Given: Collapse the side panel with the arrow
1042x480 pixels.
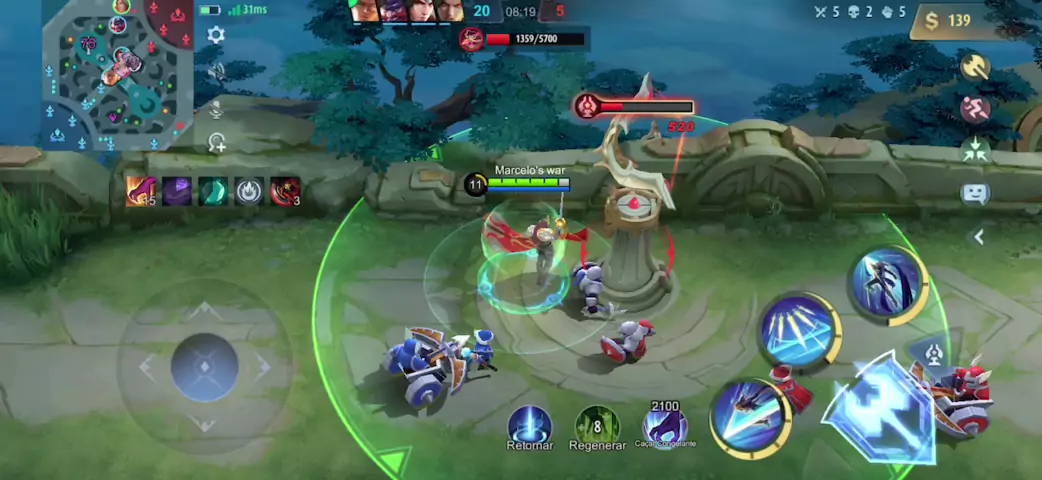Looking at the screenshot, I should 979,237.
